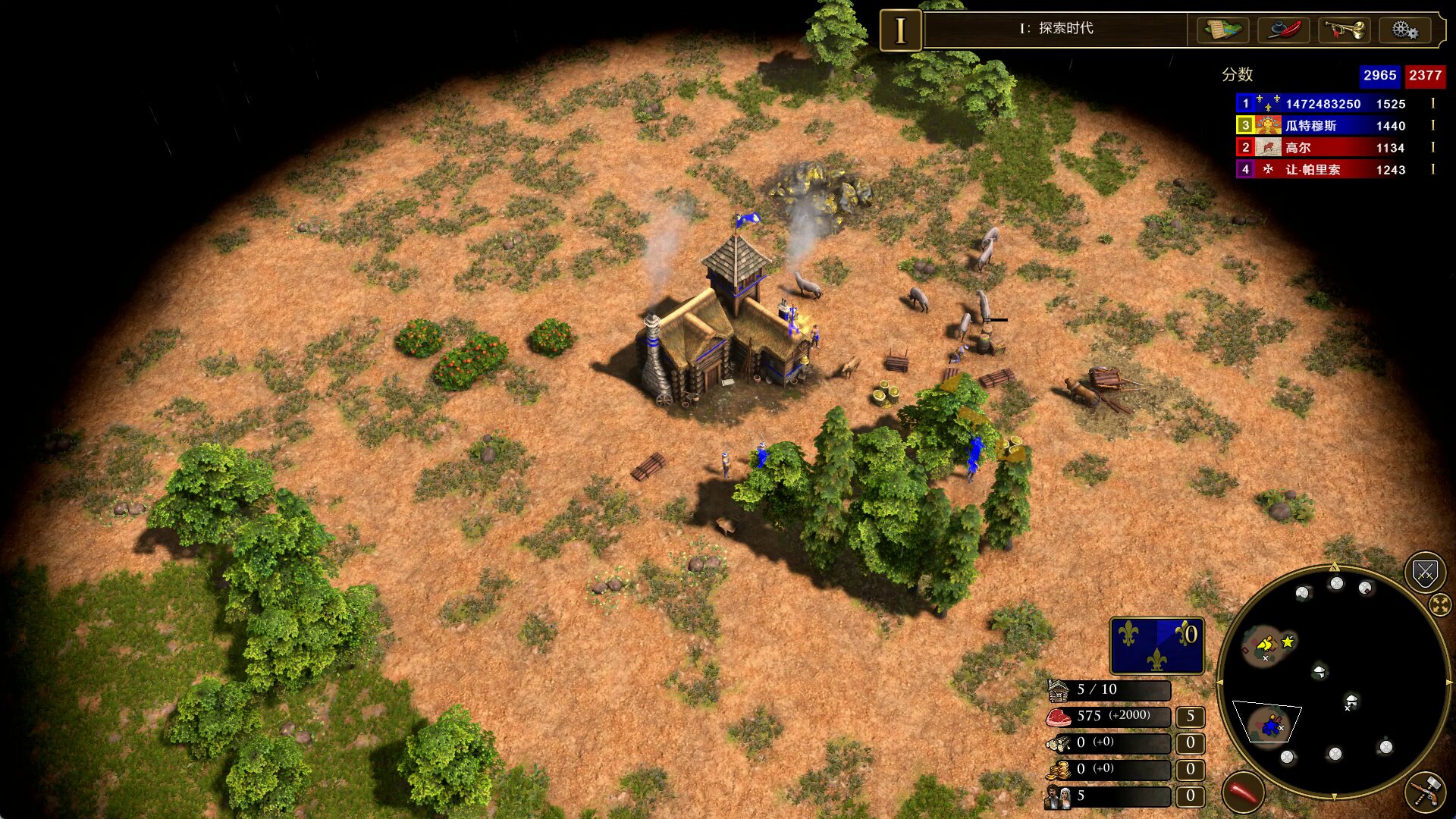Select the food (meat) resource icon

coord(1059,717)
